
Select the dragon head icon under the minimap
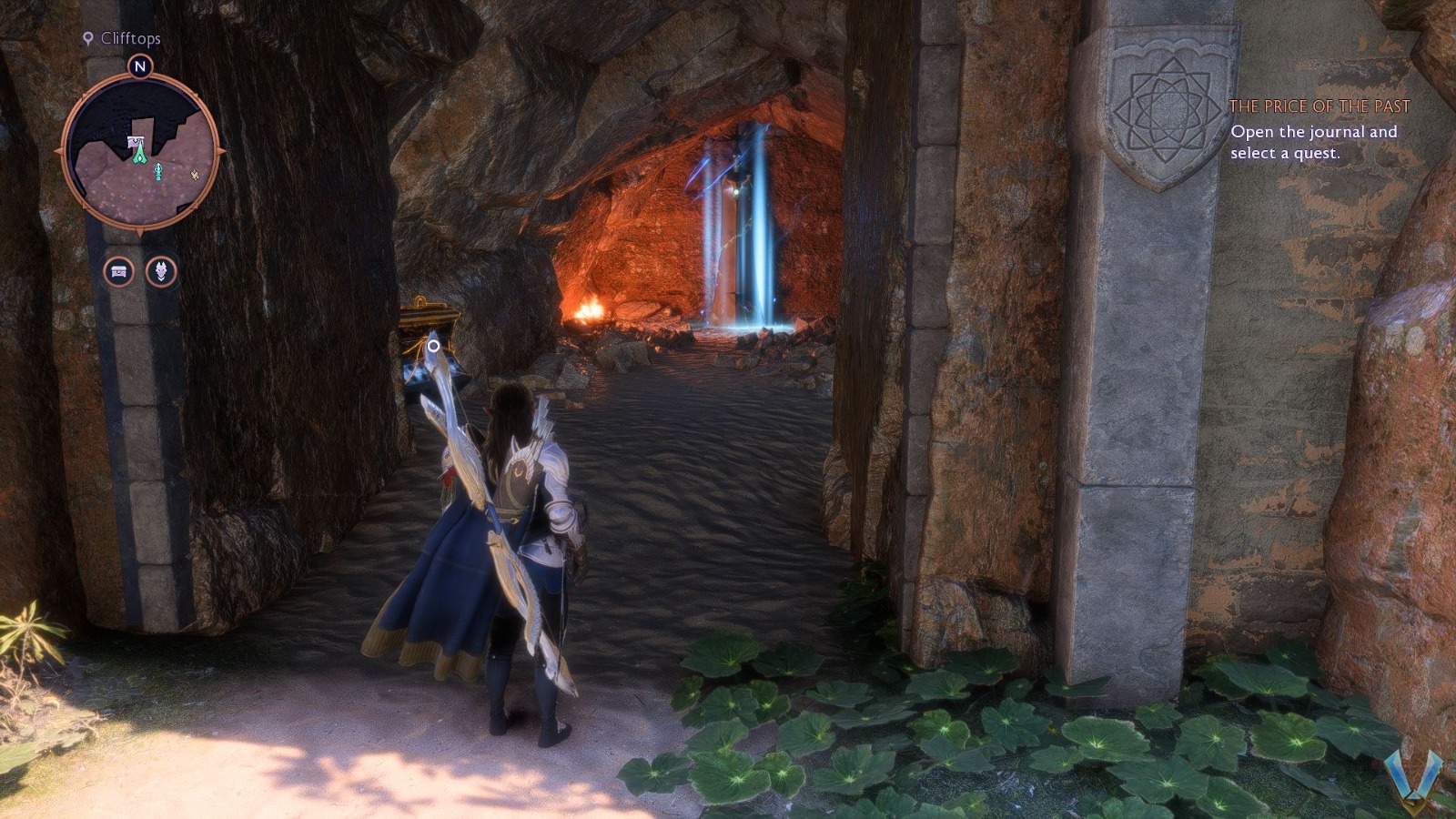coord(162,269)
